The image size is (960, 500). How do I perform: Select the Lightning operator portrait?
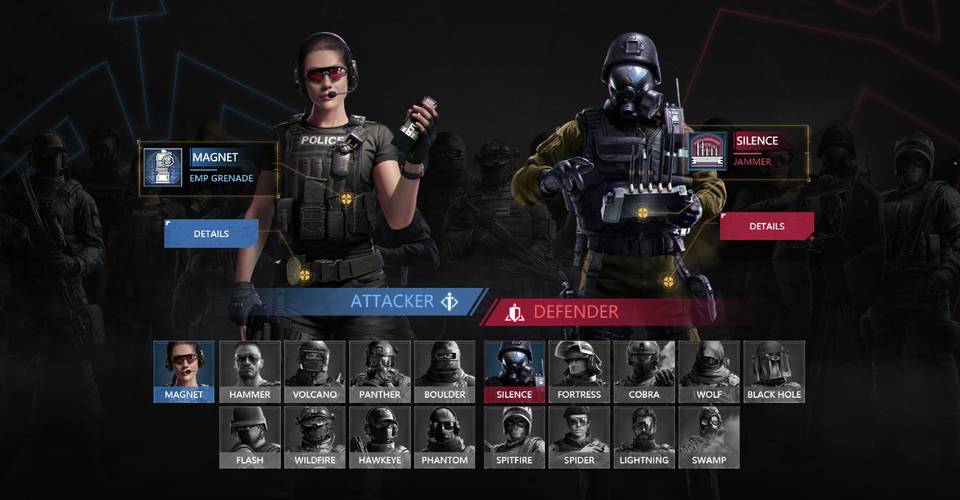(644, 437)
